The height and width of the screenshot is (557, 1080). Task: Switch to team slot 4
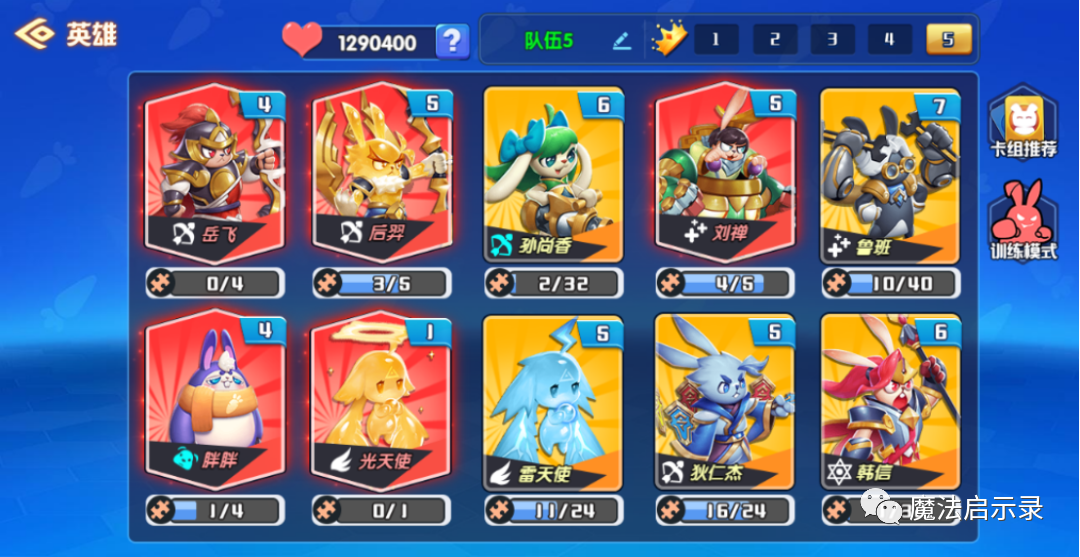pyautogui.click(x=890, y=40)
